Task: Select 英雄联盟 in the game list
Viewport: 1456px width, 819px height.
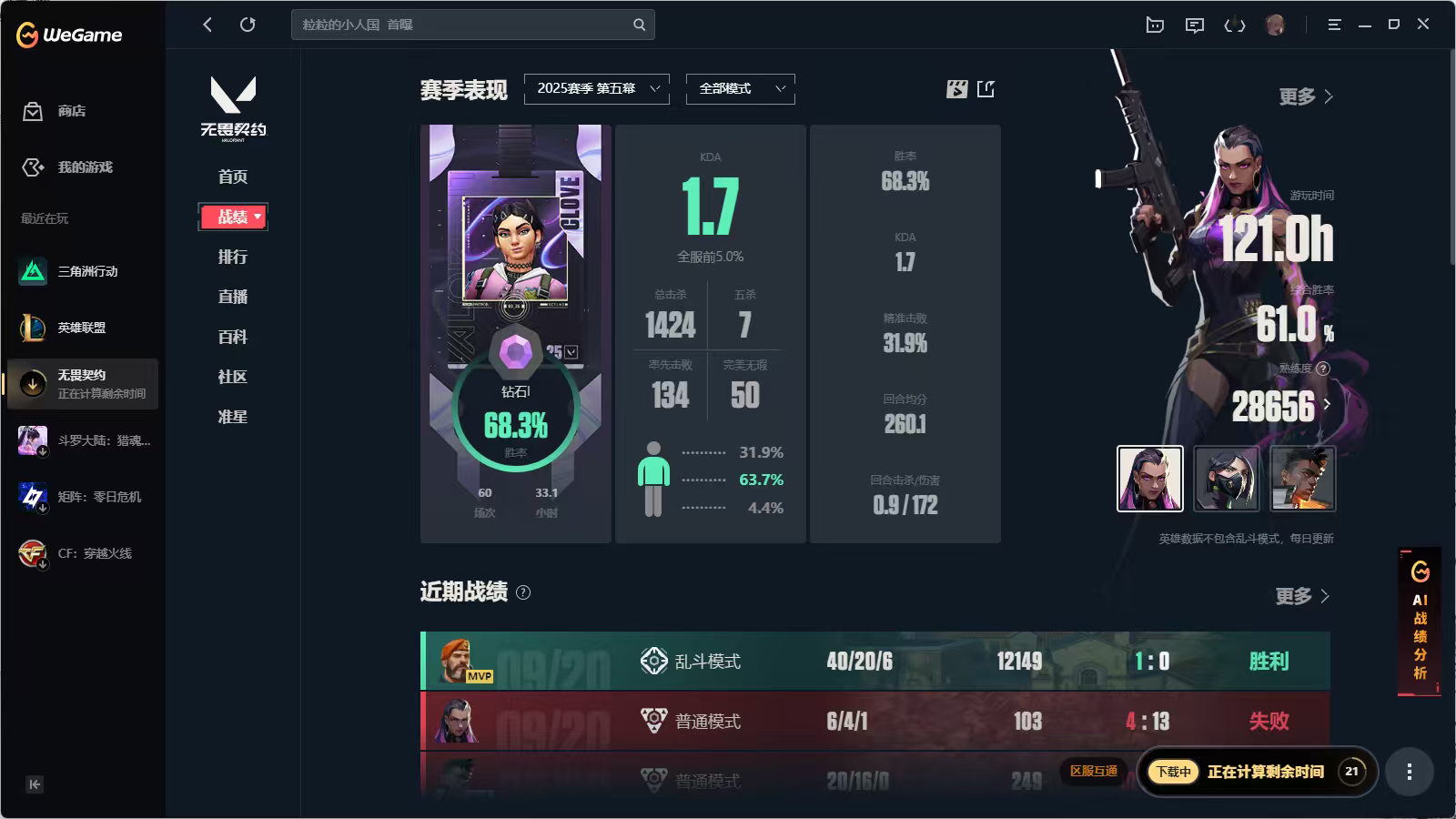Action: point(81,328)
